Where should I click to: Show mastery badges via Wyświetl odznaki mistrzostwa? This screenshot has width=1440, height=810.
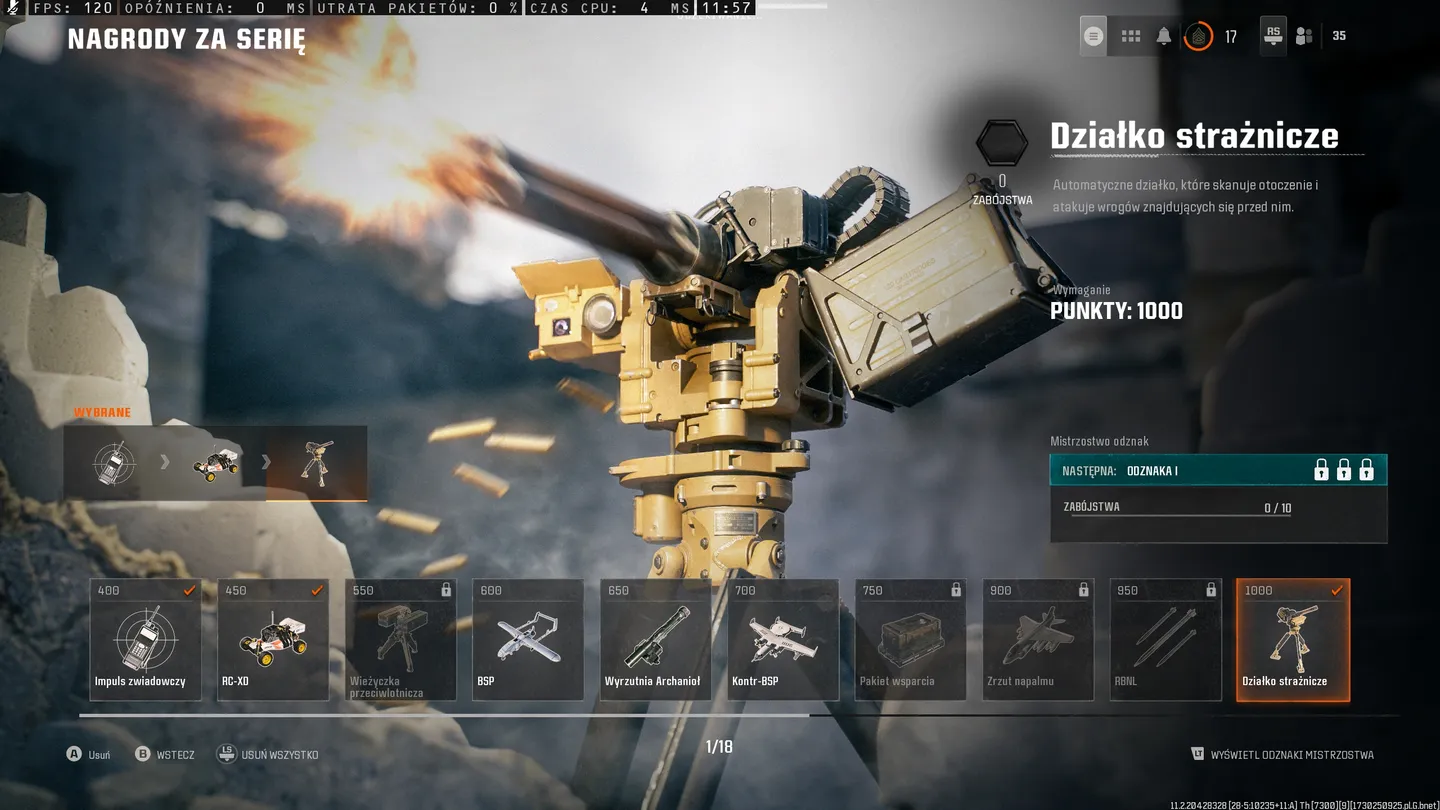[1283, 755]
